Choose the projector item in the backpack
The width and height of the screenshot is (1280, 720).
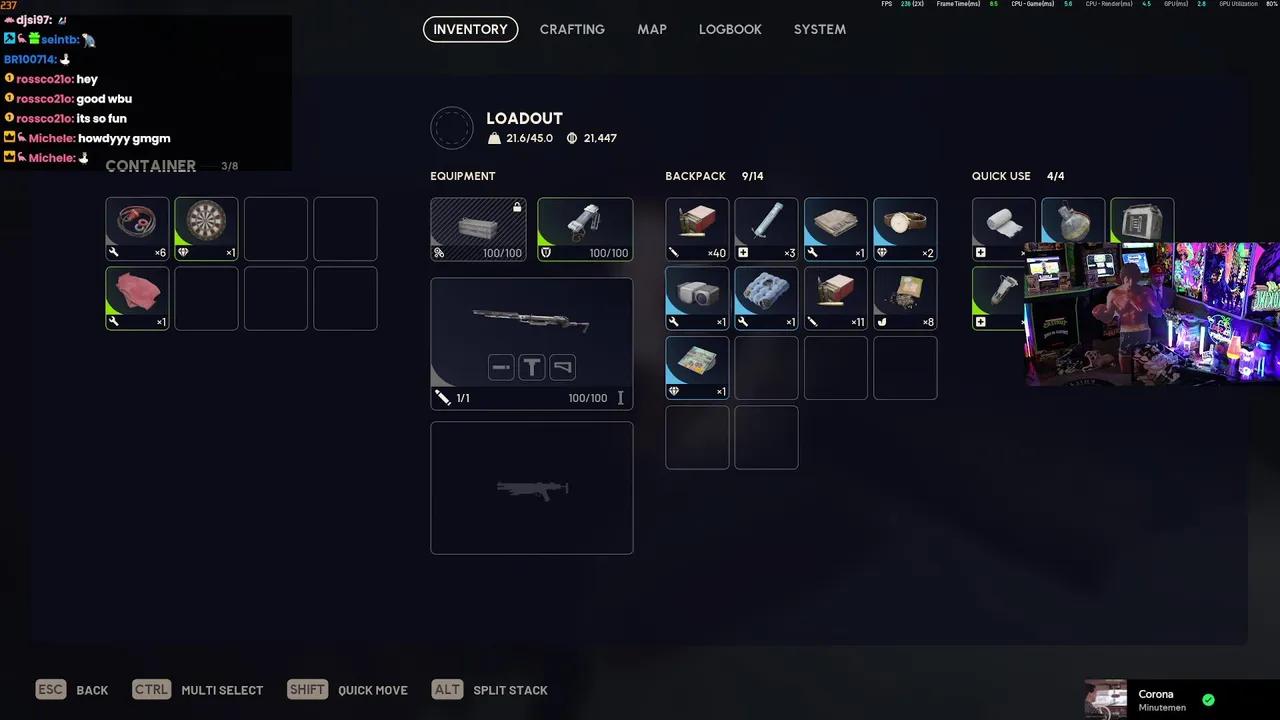(x=697, y=298)
